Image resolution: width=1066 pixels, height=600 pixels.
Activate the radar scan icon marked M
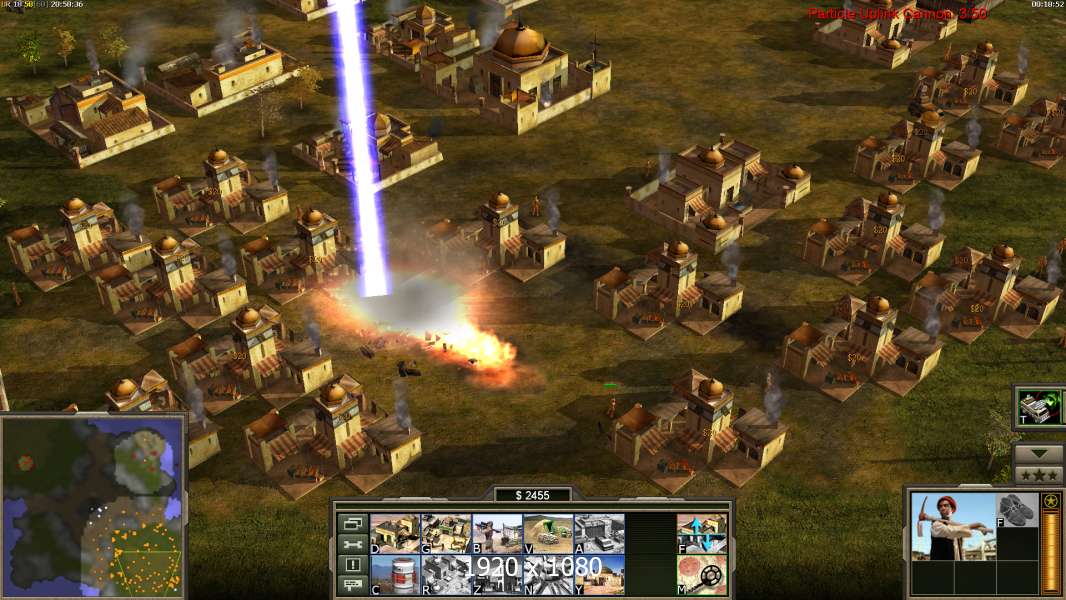coord(701,575)
